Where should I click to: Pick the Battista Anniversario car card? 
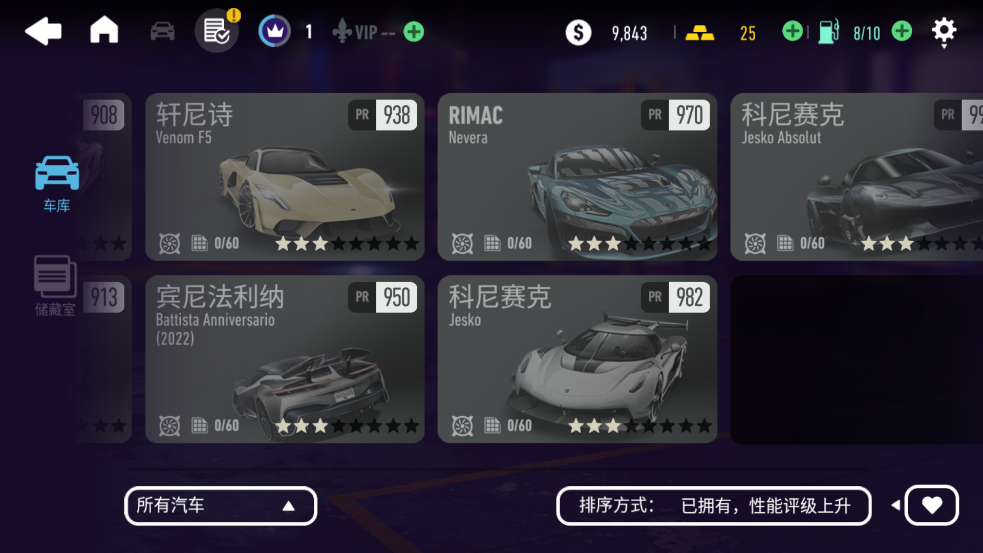coord(285,359)
